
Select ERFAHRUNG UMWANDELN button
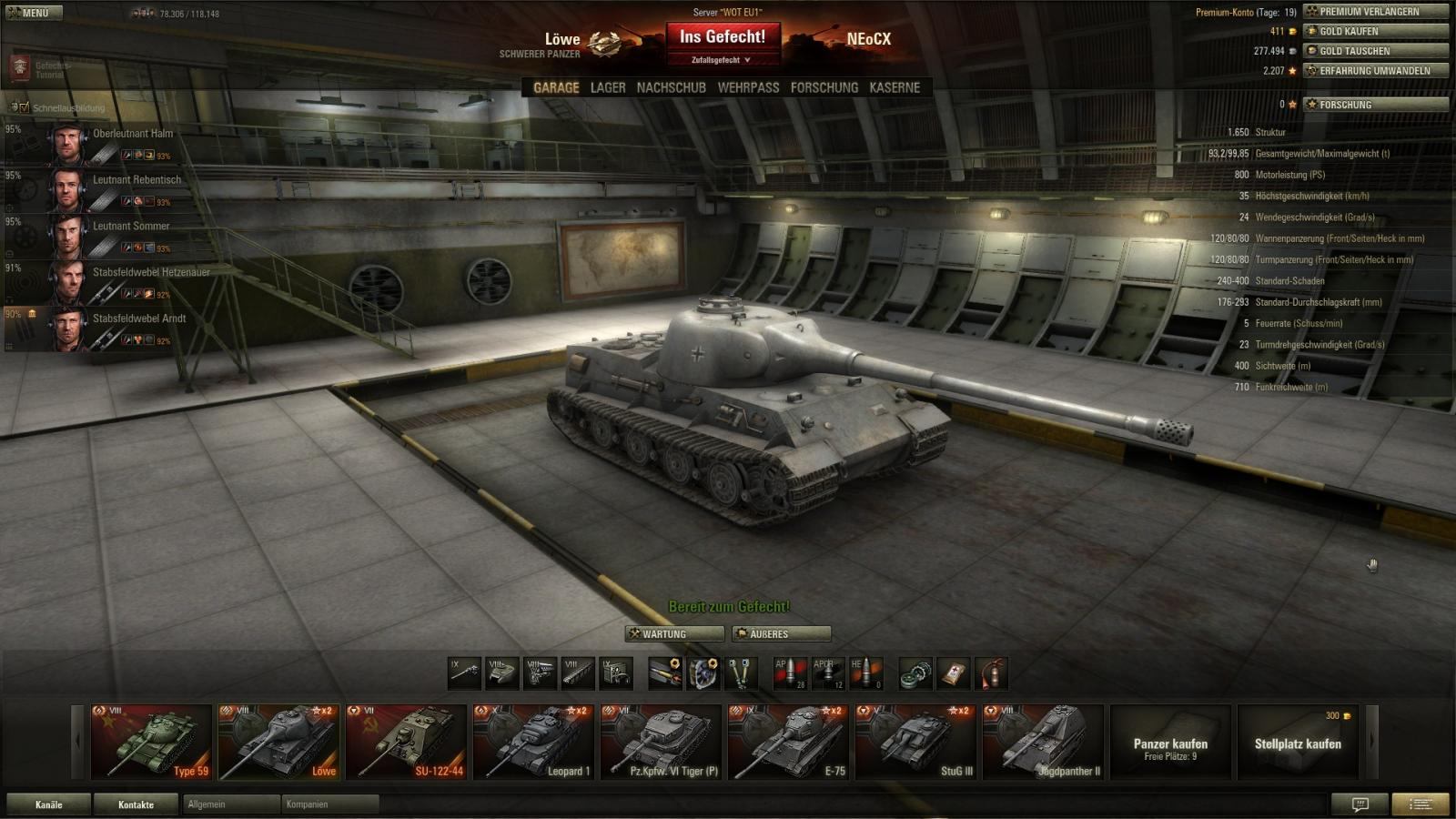pyautogui.click(x=1375, y=70)
